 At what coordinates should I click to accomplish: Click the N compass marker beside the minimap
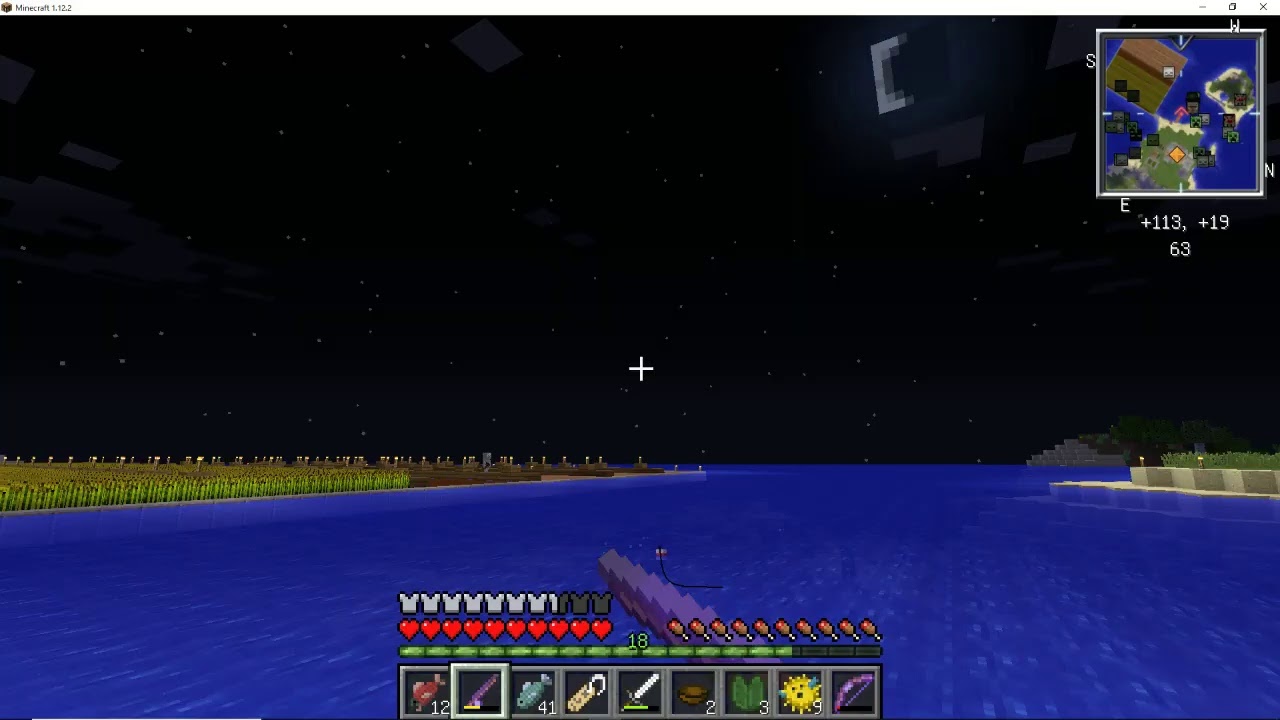[1267, 171]
